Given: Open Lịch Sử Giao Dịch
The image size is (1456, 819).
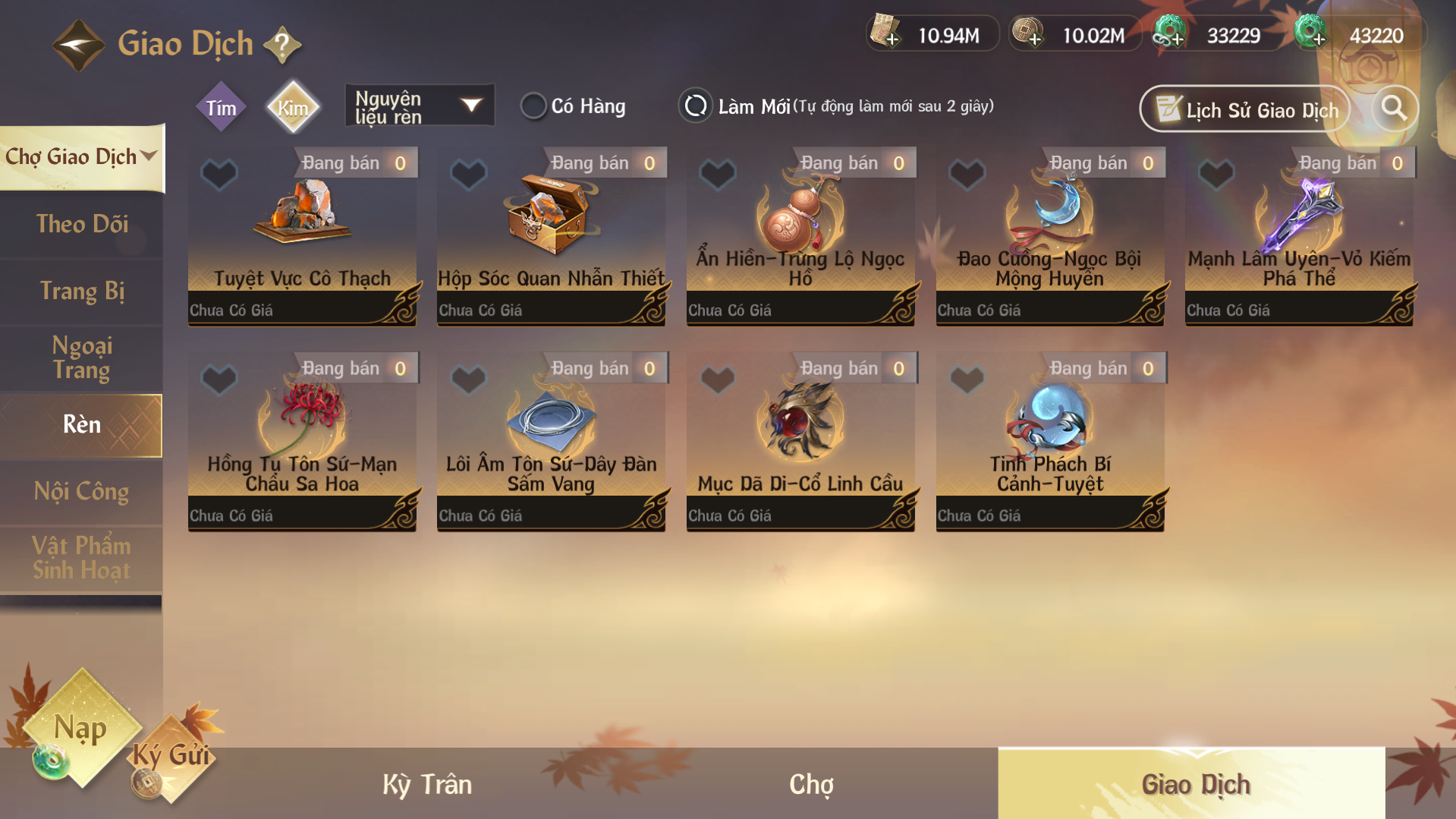Looking at the screenshot, I should [x=1245, y=110].
